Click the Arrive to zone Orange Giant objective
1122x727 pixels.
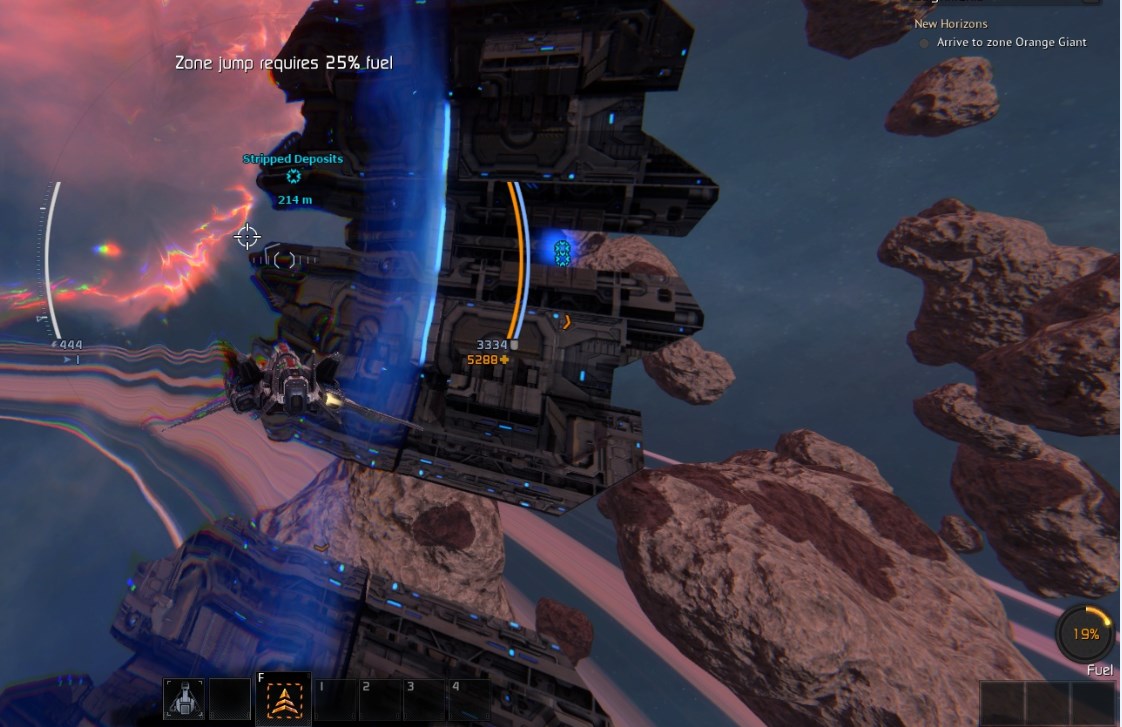(x=1011, y=43)
